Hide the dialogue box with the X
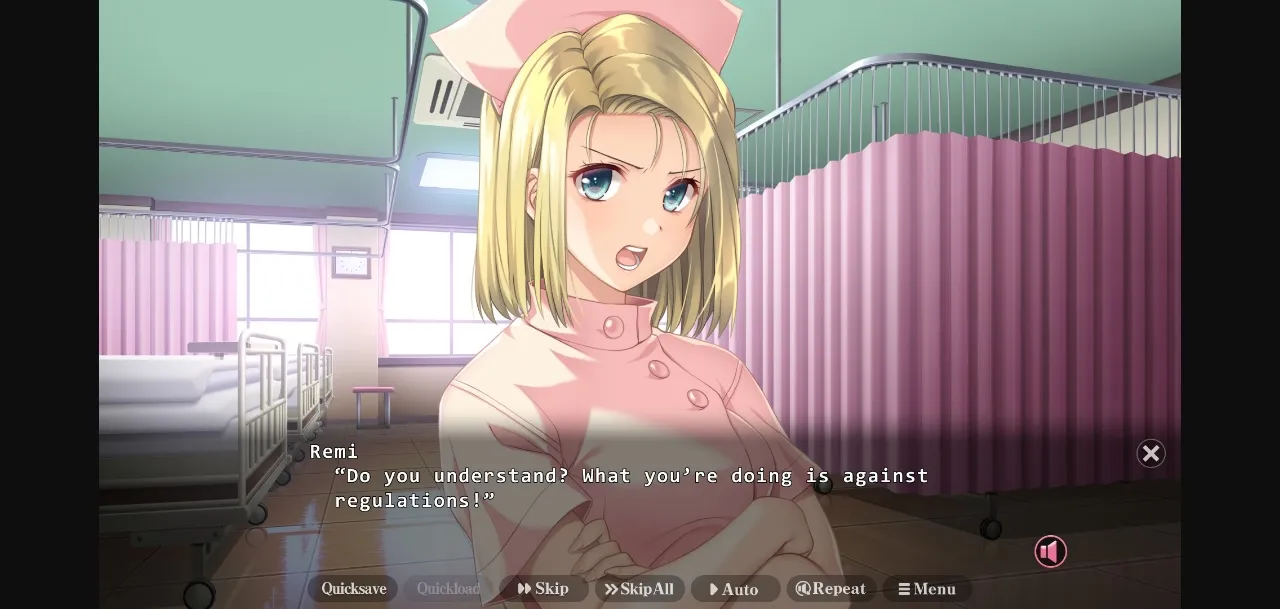The width and height of the screenshot is (1280, 609). (x=1151, y=454)
